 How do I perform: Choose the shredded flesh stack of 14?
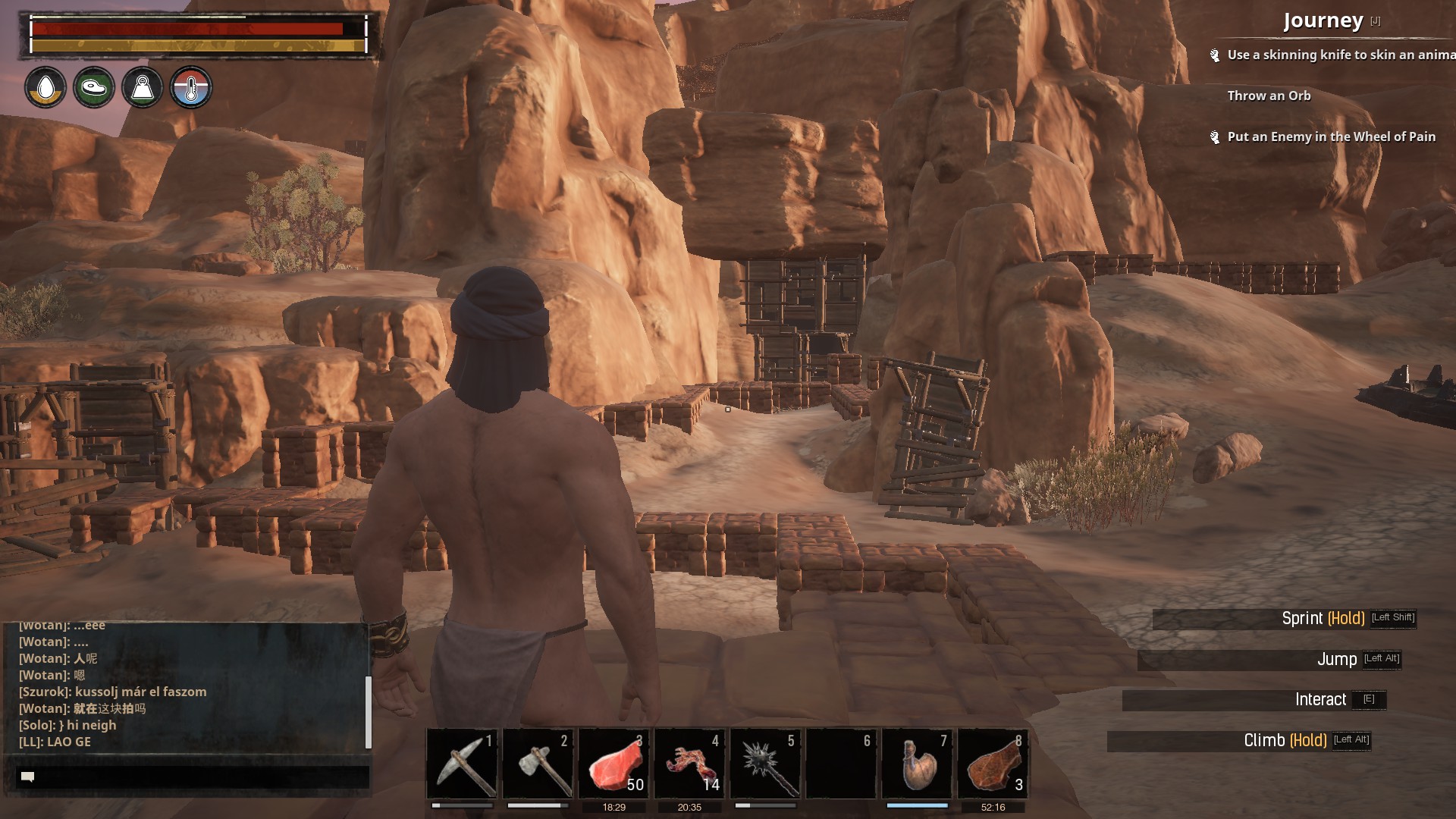[x=690, y=764]
